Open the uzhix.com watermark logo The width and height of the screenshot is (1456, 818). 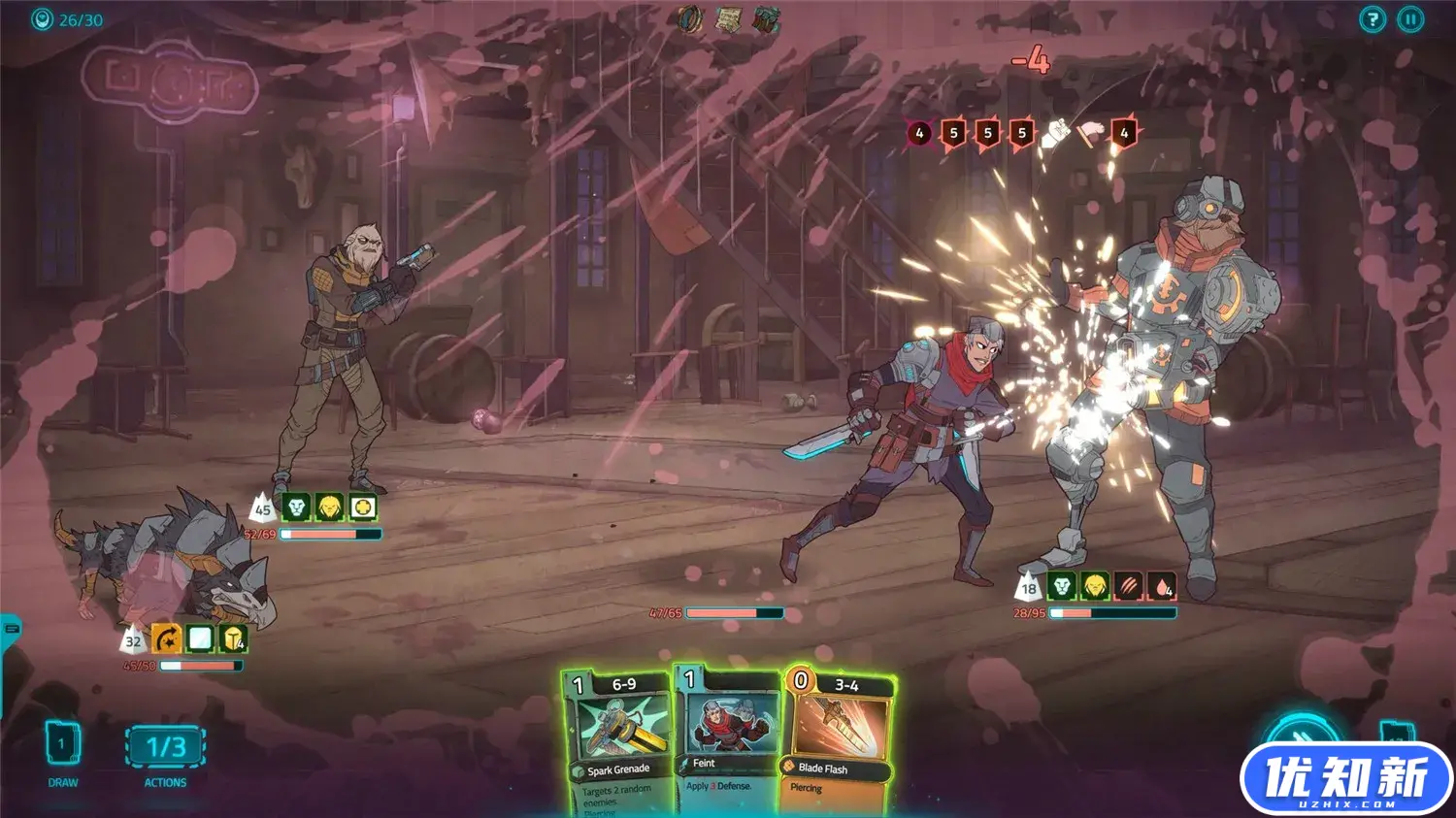1345,779
